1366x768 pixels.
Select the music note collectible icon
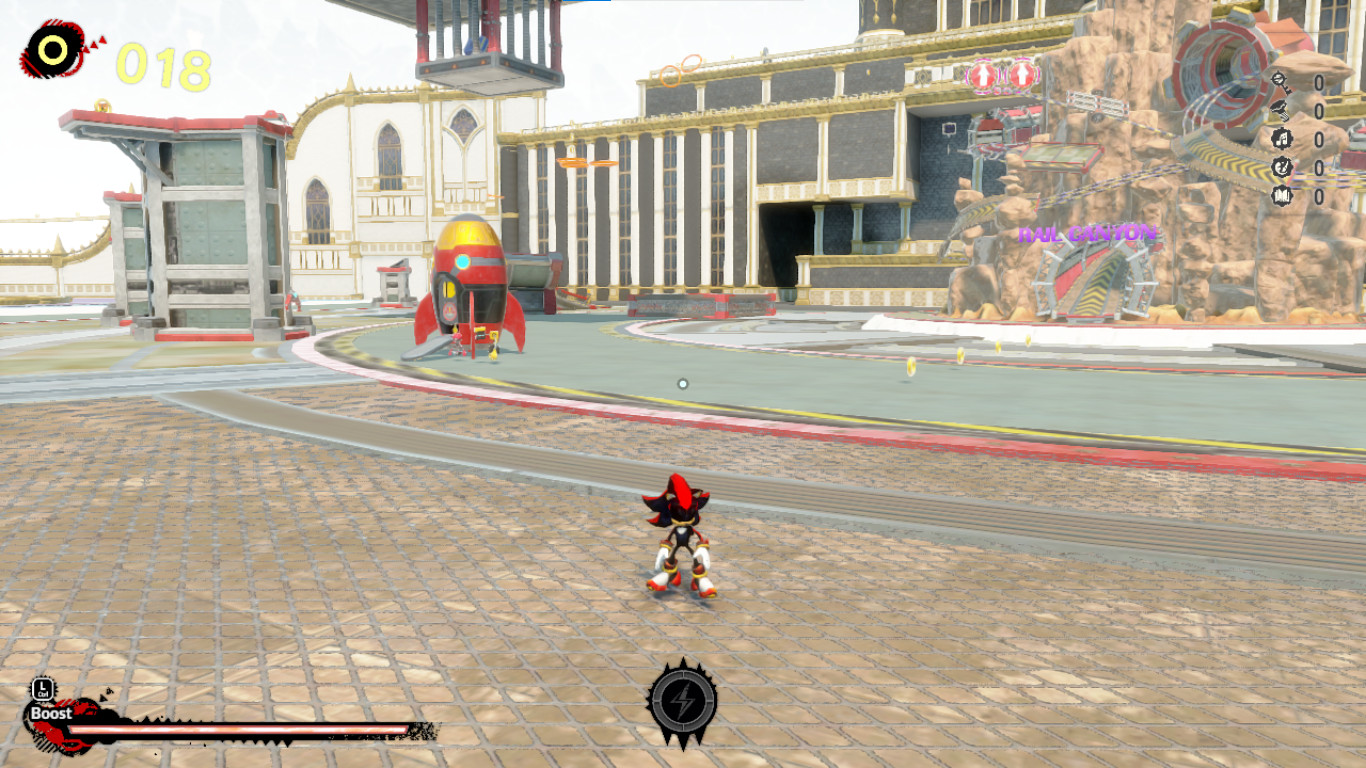(x=1281, y=138)
